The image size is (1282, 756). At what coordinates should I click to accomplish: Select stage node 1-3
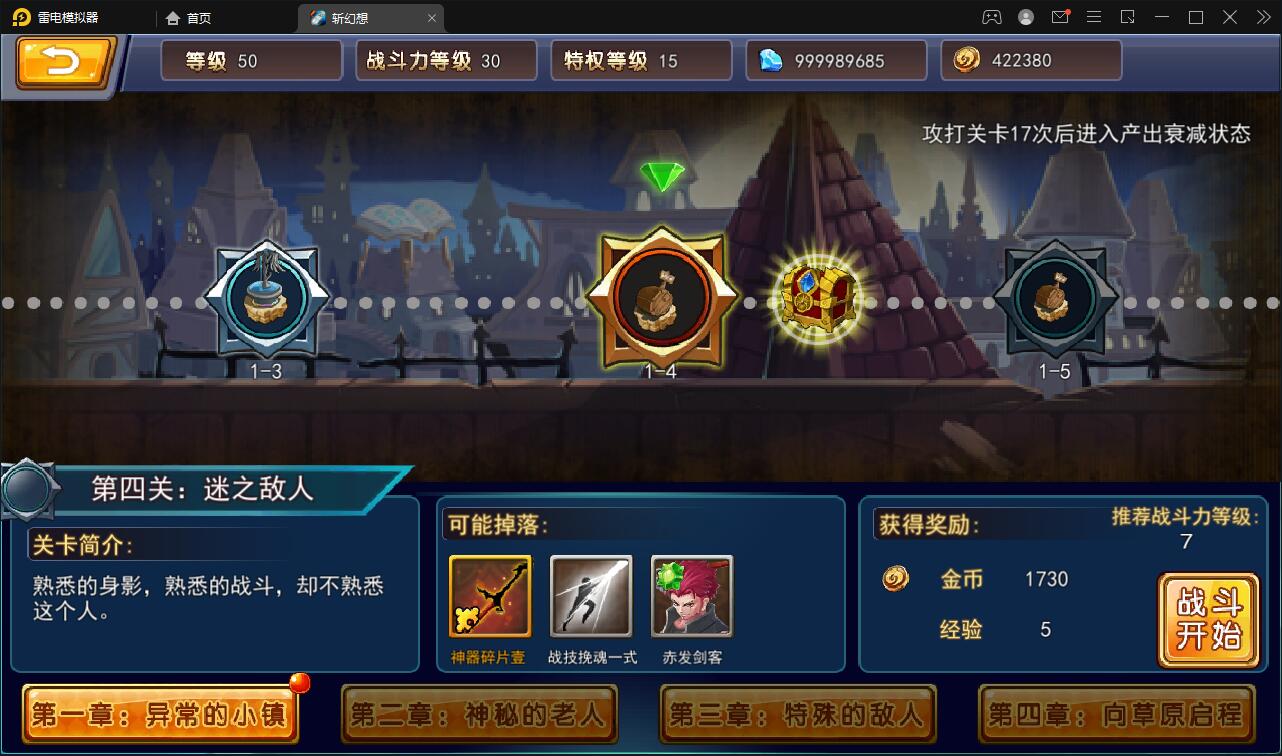click(265, 300)
